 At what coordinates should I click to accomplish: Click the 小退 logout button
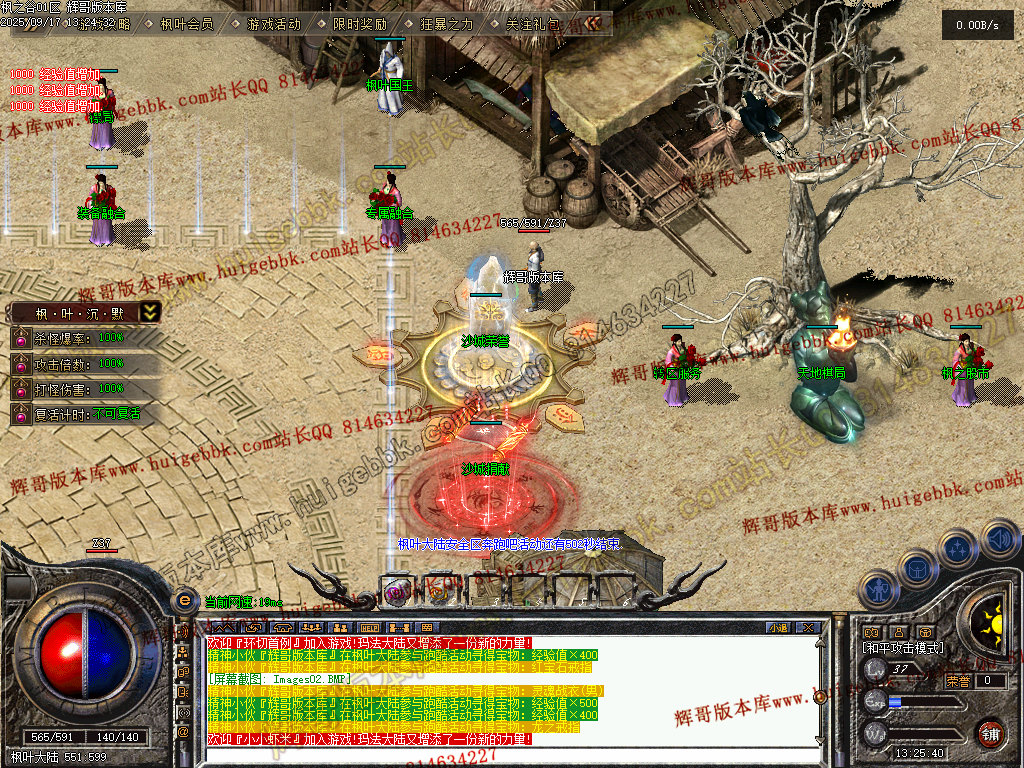point(777,628)
